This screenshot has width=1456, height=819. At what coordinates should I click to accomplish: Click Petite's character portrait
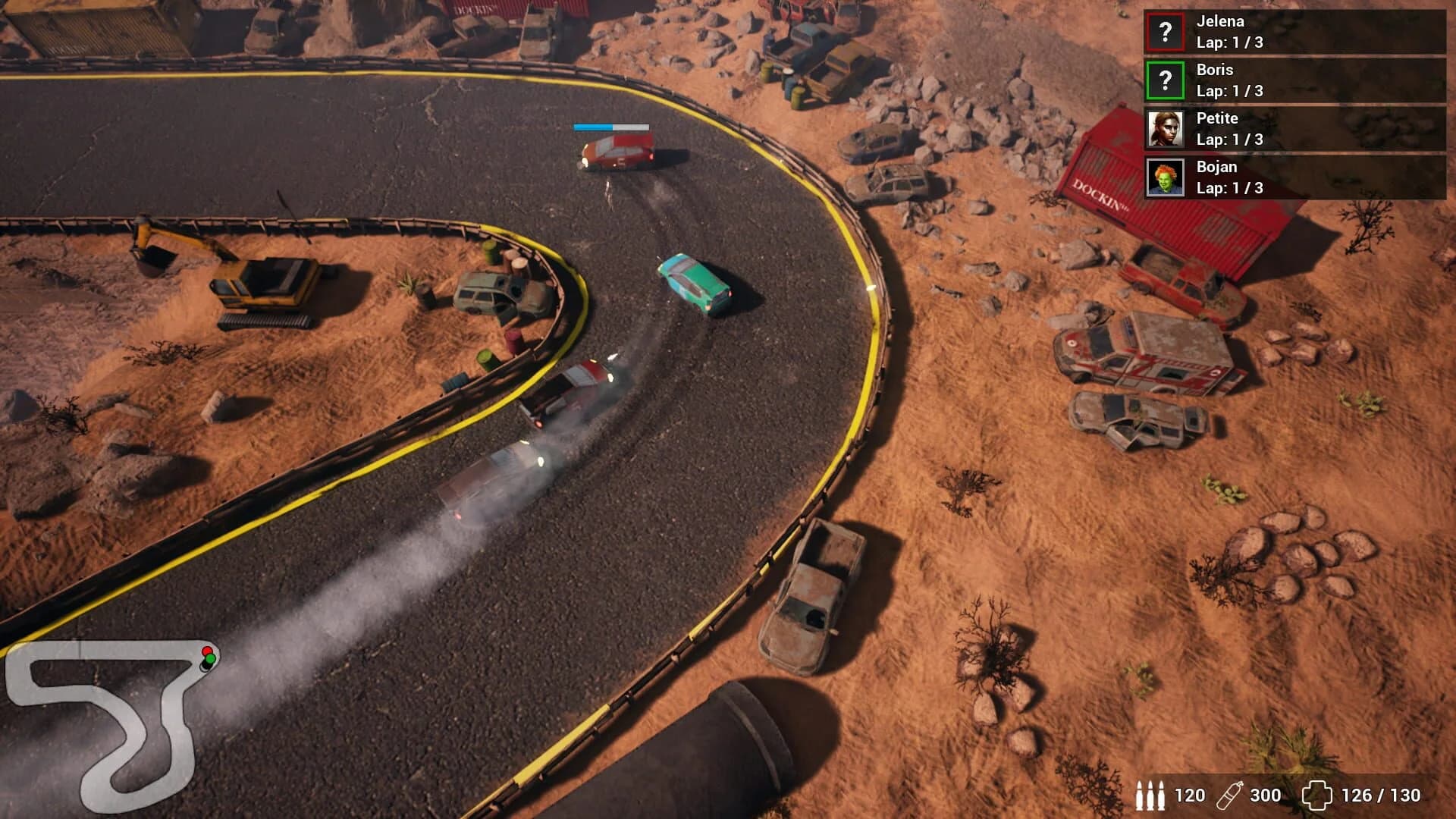pos(1166,129)
